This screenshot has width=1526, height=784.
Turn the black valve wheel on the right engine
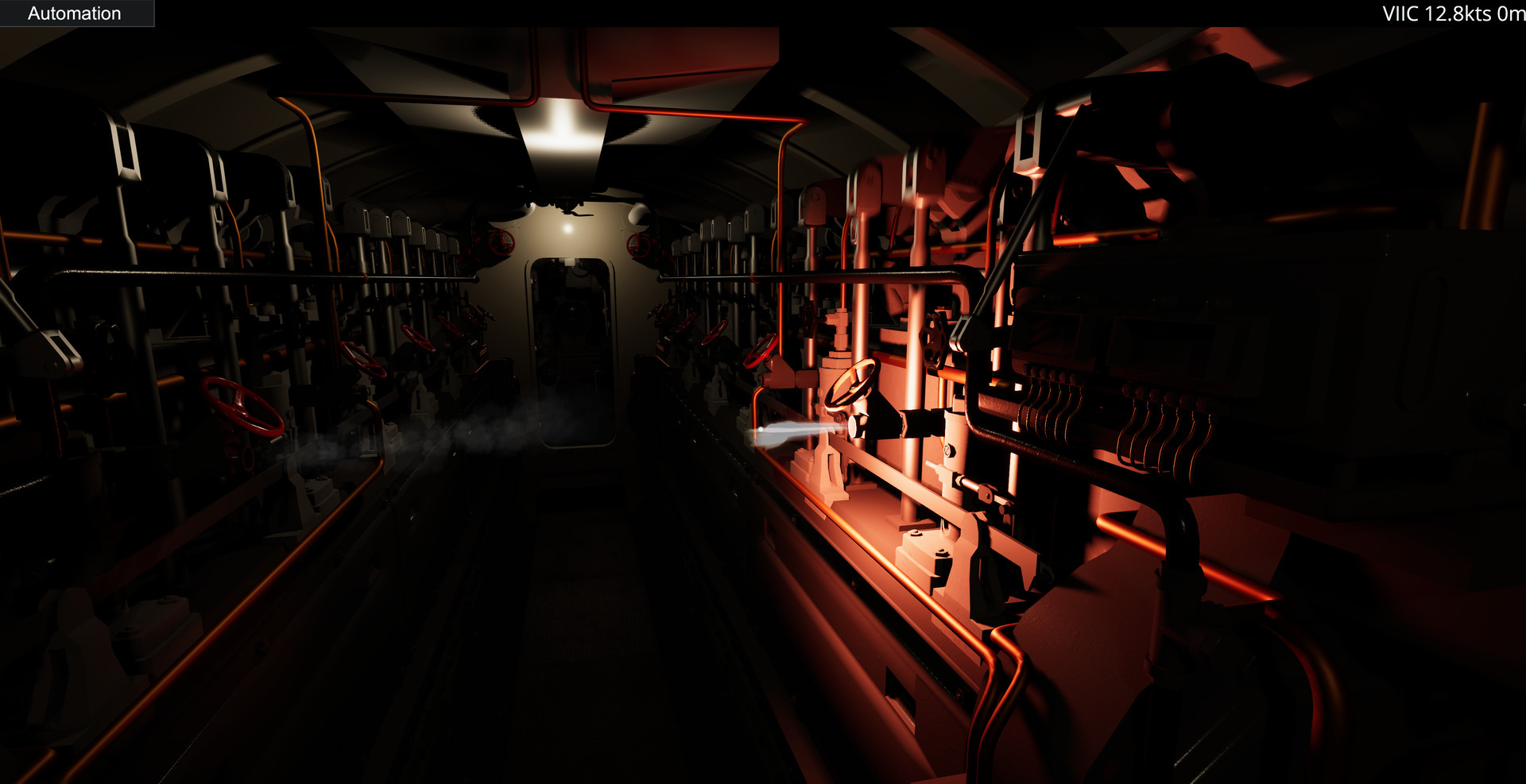pos(932,339)
